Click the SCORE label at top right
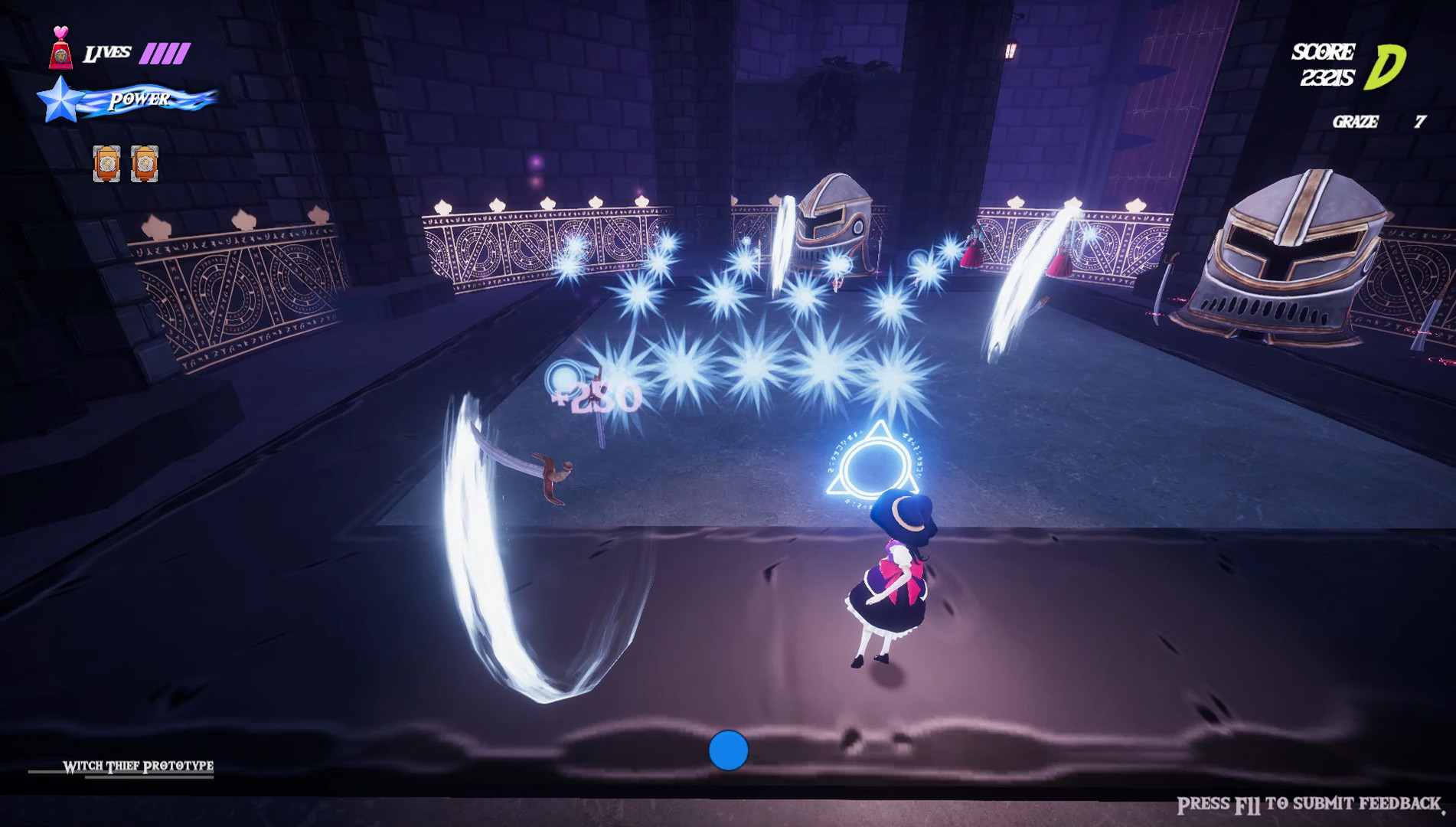The height and width of the screenshot is (827, 1456). click(x=1323, y=52)
